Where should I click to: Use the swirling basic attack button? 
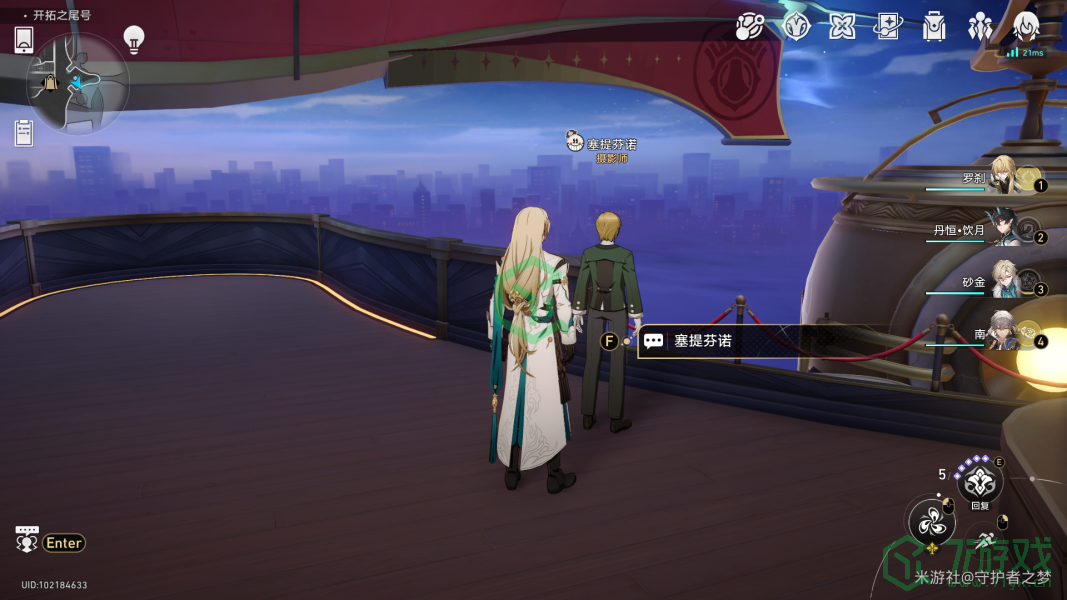(x=931, y=521)
